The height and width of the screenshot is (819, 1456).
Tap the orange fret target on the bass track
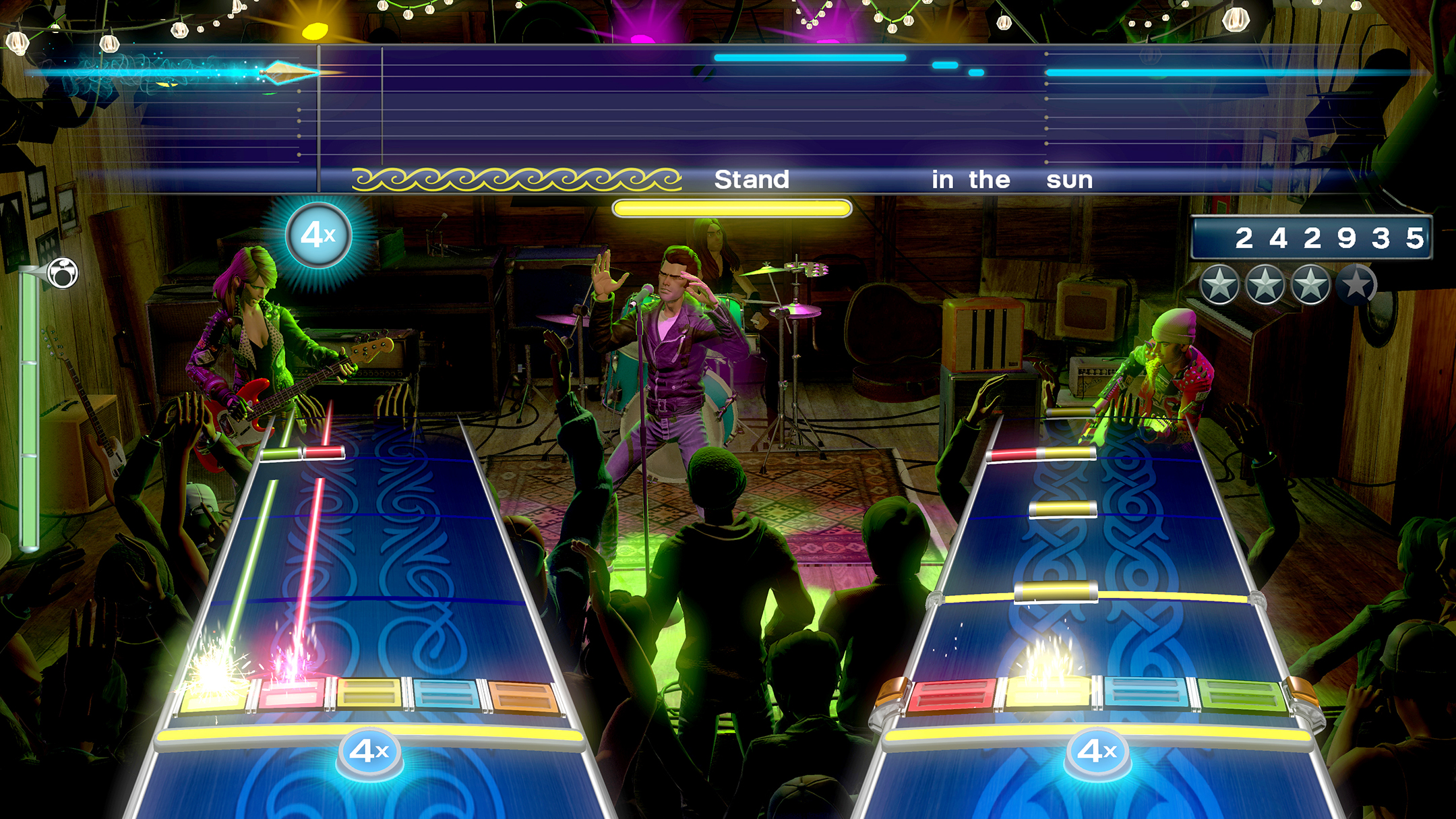click(x=523, y=696)
